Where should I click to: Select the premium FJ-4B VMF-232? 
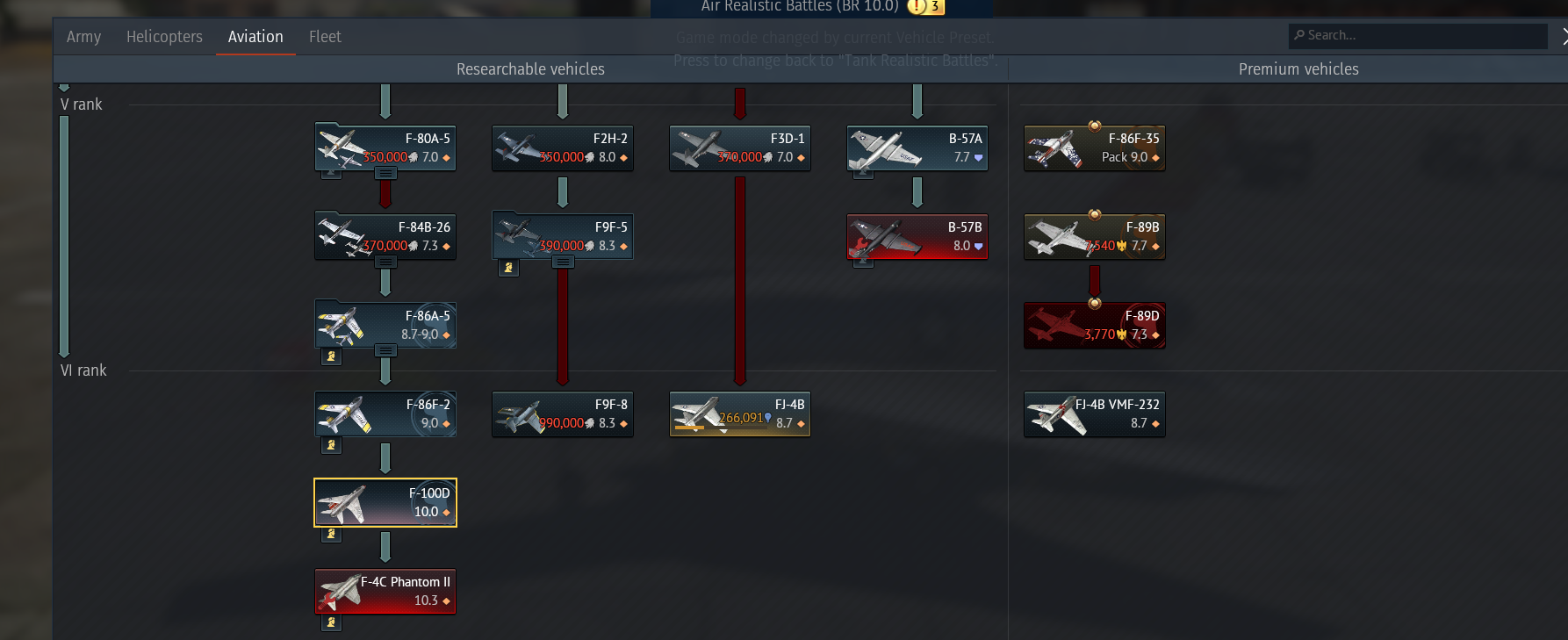(1095, 413)
